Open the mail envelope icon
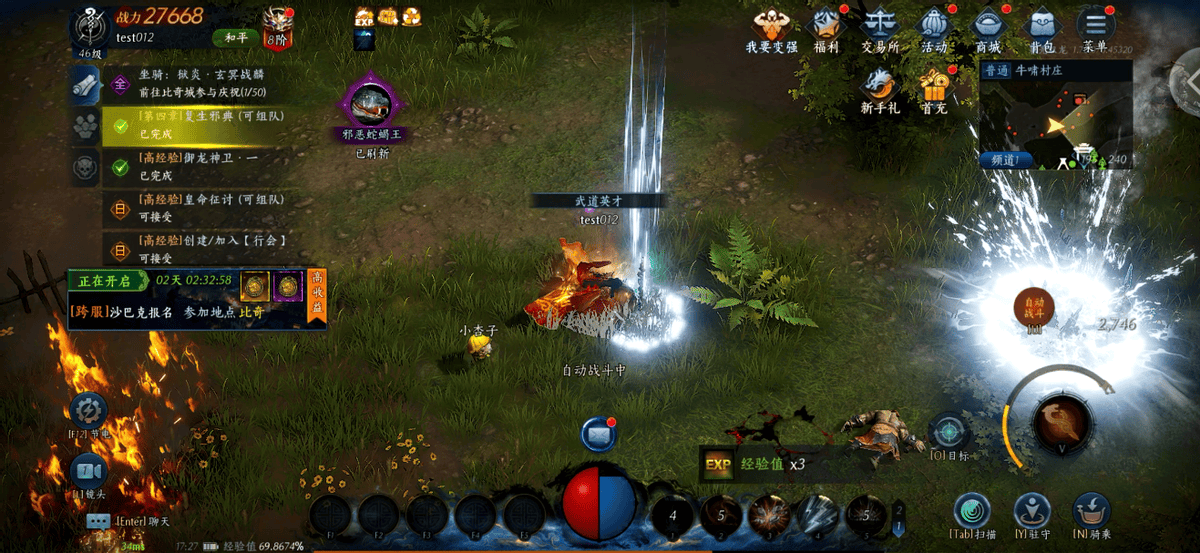 tap(598, 435)
